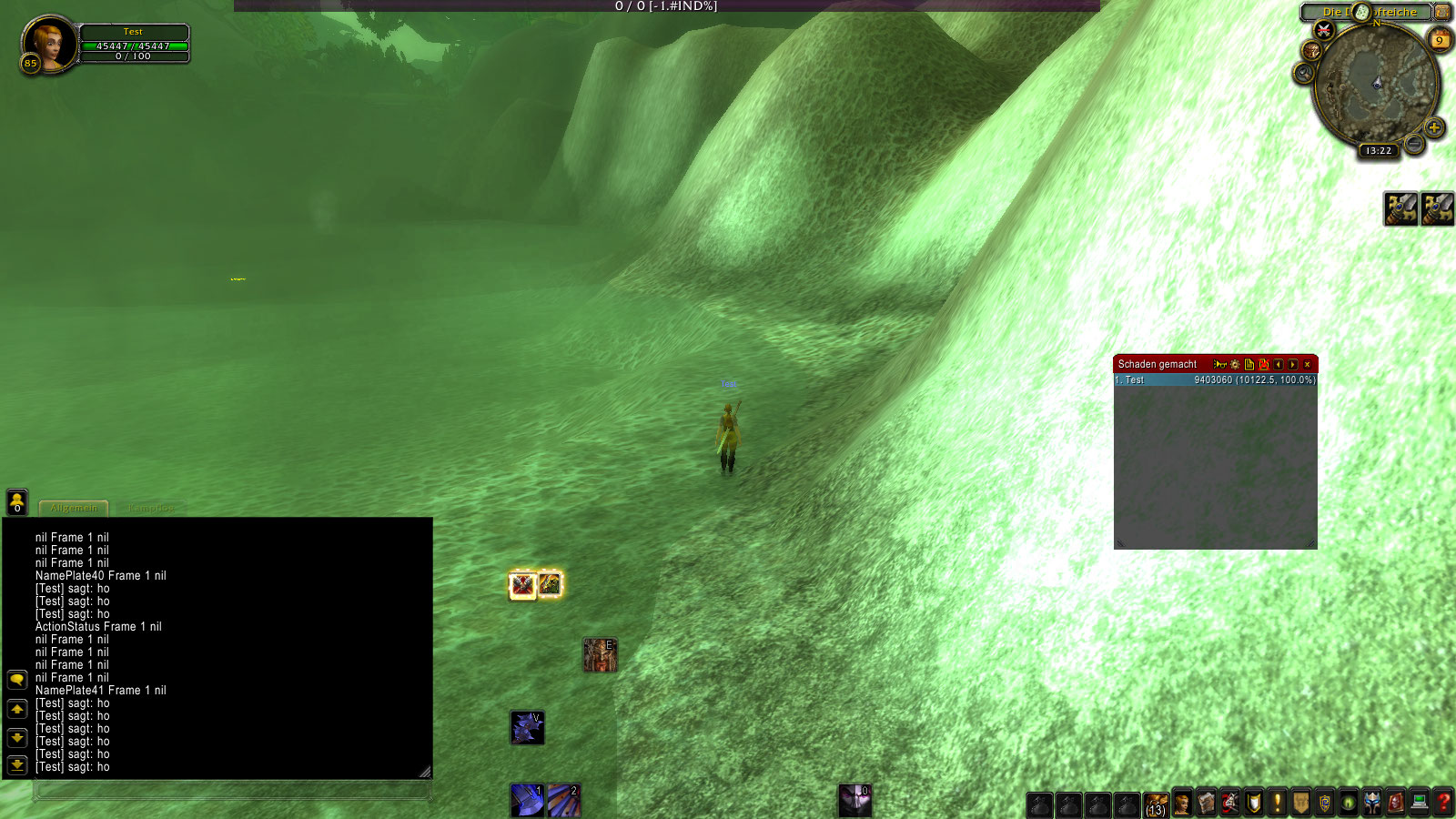Open the world map button beside zone name
This screenshot has width=1456, height=819.
(1442, 12)
